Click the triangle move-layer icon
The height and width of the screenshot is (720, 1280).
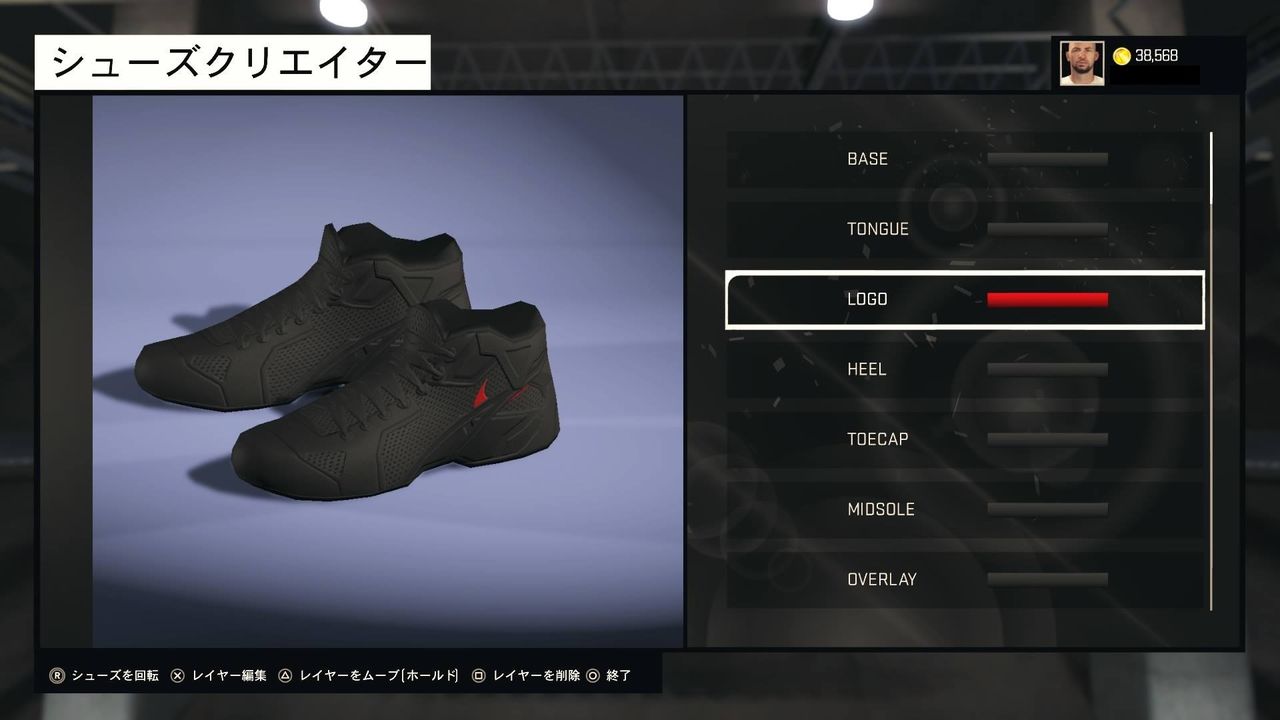(286, 675)
